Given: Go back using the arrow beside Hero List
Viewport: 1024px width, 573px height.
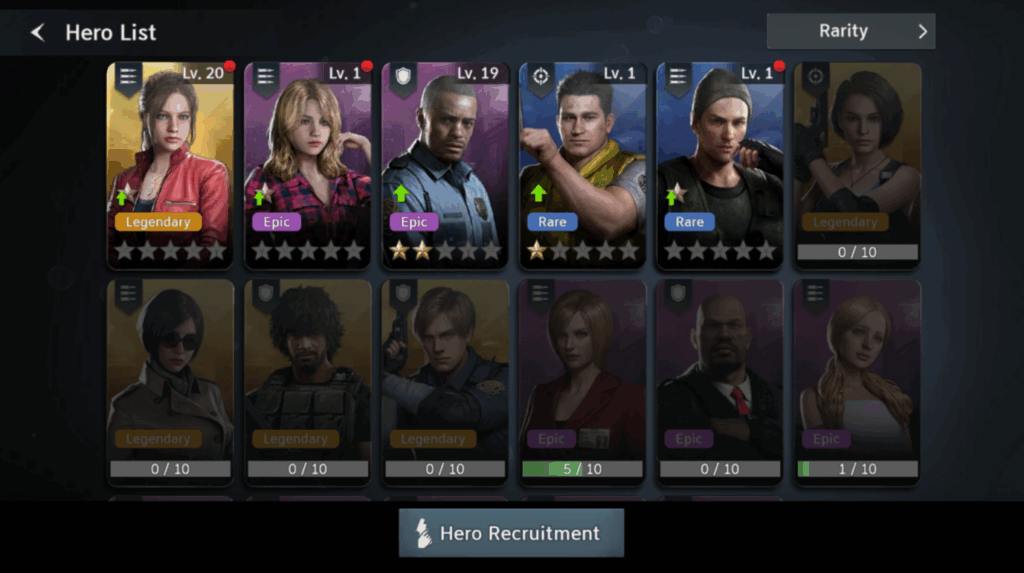Looking at the screenshot, I should (38, 33).
